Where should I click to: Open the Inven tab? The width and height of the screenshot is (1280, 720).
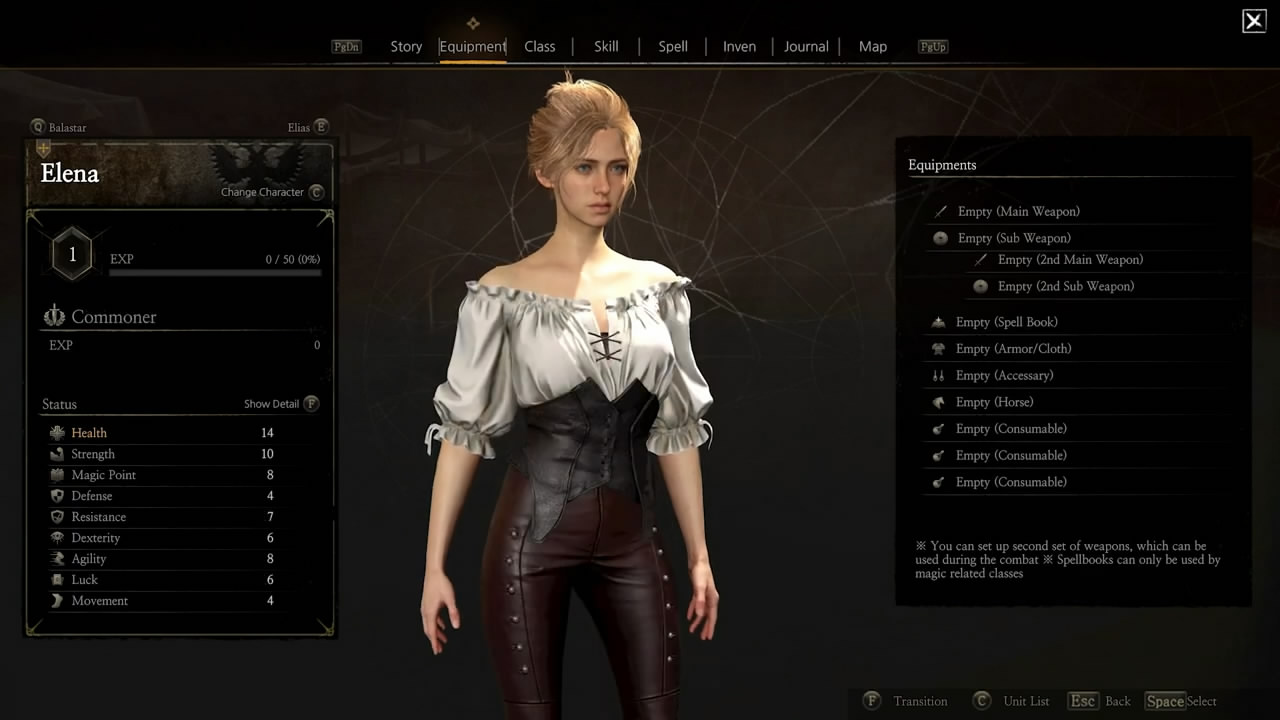739,47
